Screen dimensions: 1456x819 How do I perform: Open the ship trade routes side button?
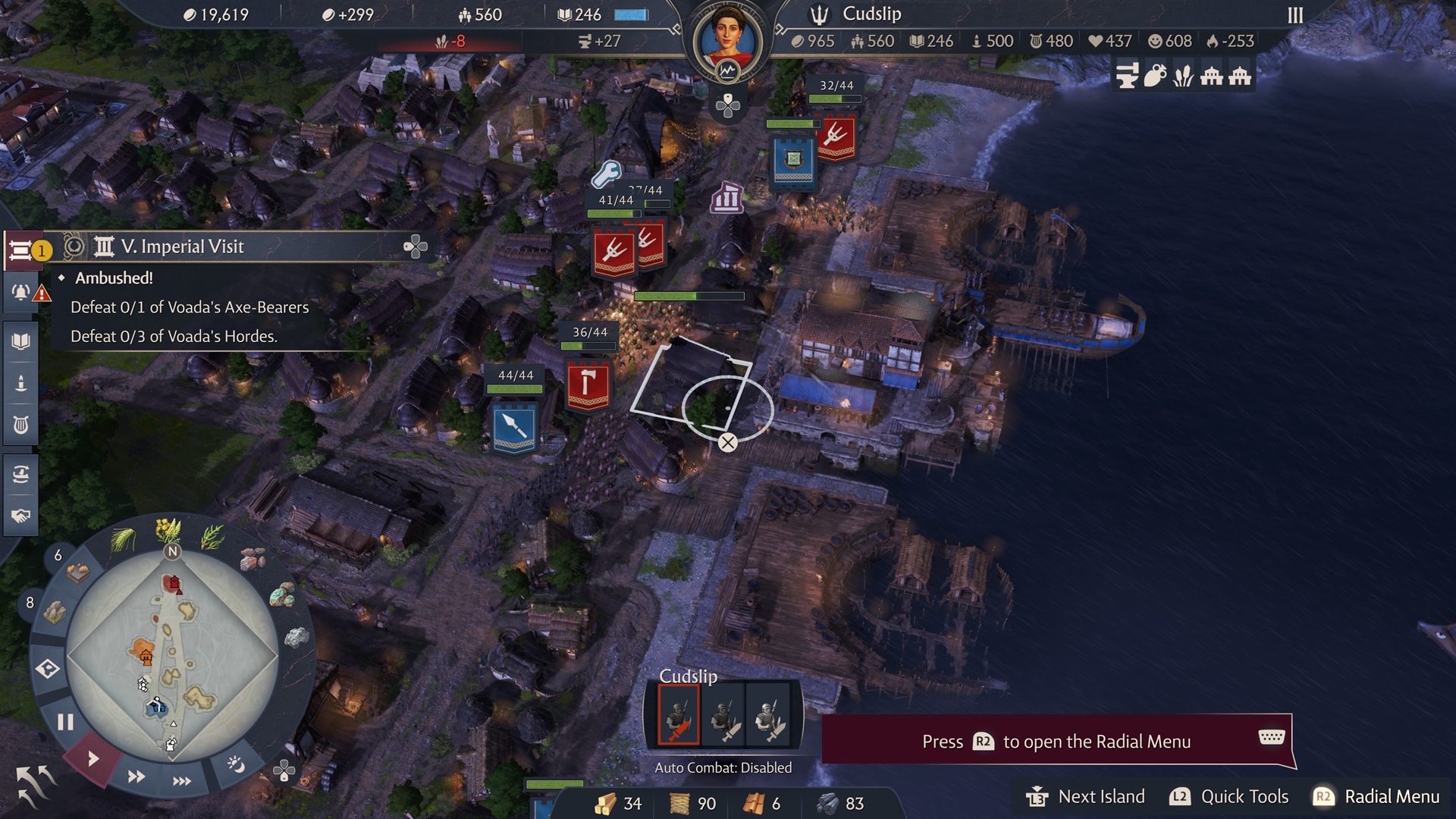21,475
